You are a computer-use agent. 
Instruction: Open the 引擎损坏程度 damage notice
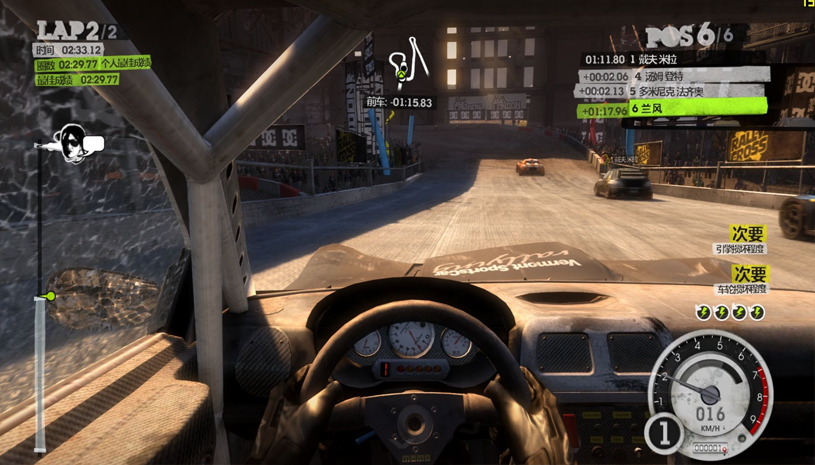[x=741, y=241]
